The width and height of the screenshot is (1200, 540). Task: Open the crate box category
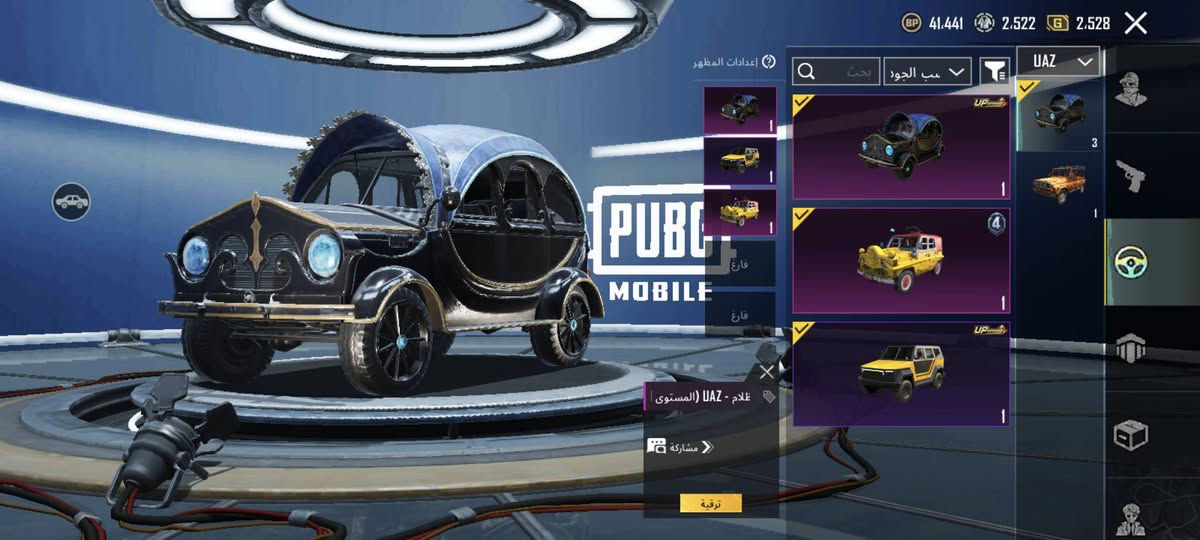pos(1131,435)
